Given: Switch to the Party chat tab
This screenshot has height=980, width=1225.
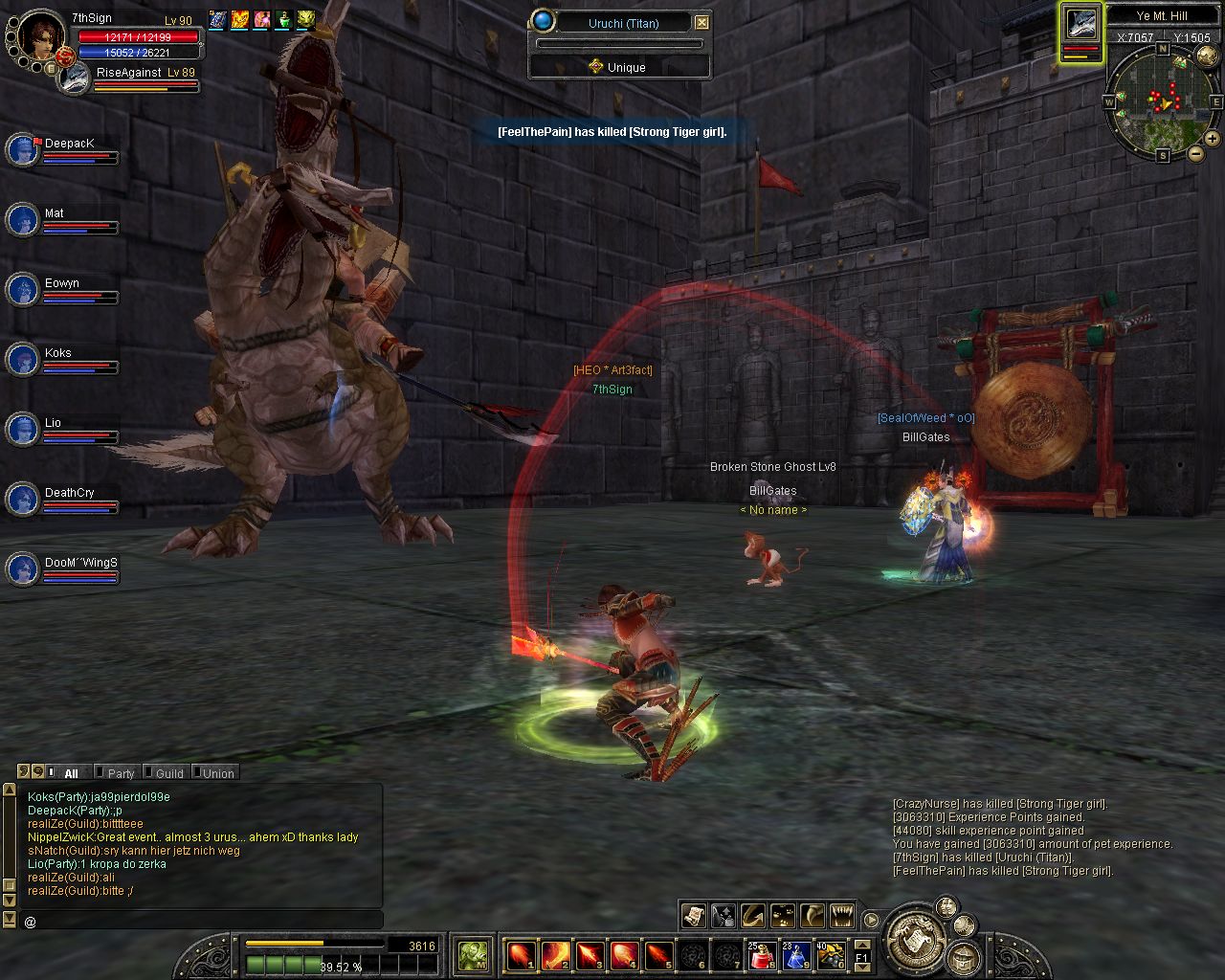Looking at the screenshot, I should [x=120, y=773].
